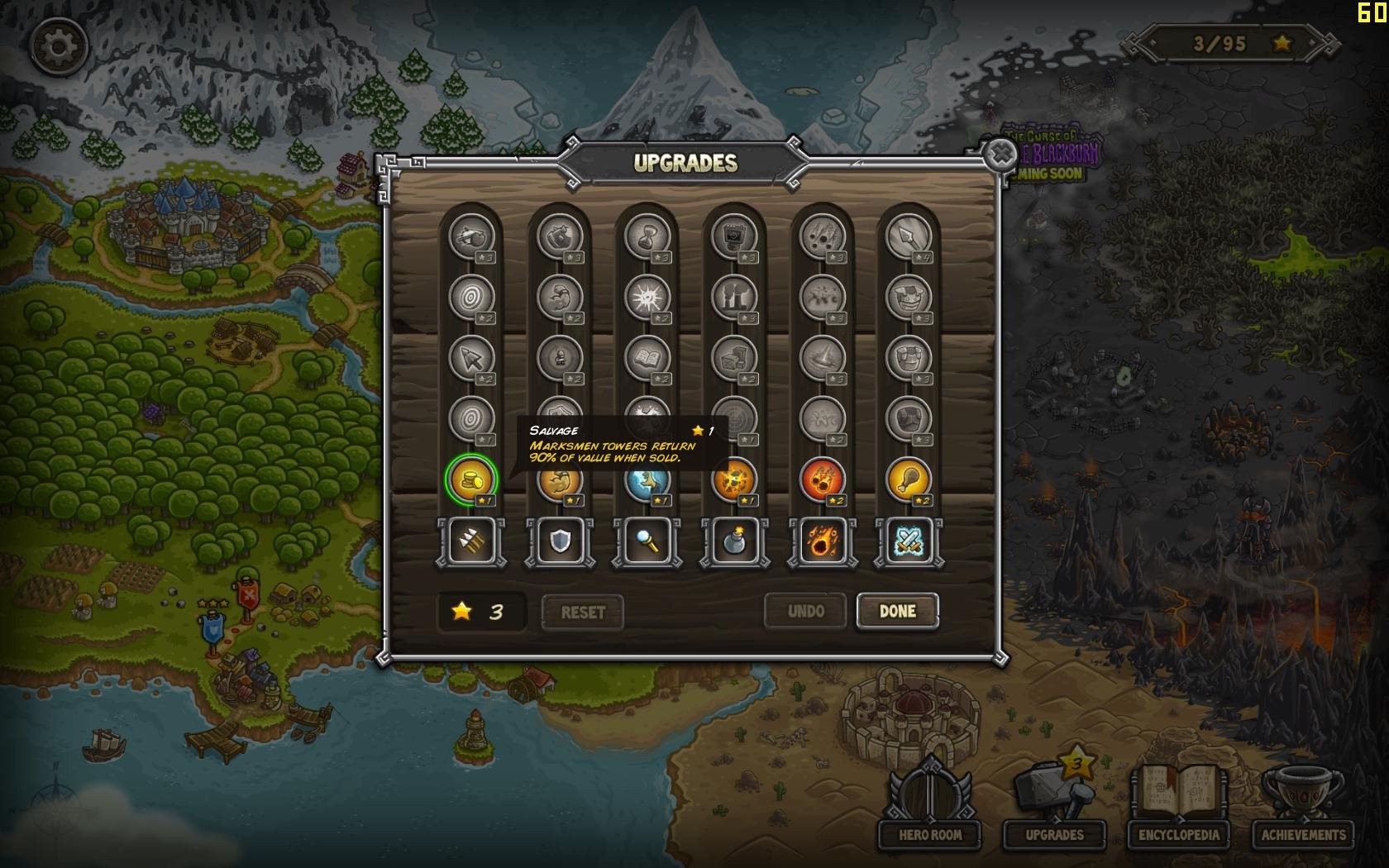This screenshot has height=868, width=1389.
Task: Click the Upgrades anvil button
Action: [1054, 806]
